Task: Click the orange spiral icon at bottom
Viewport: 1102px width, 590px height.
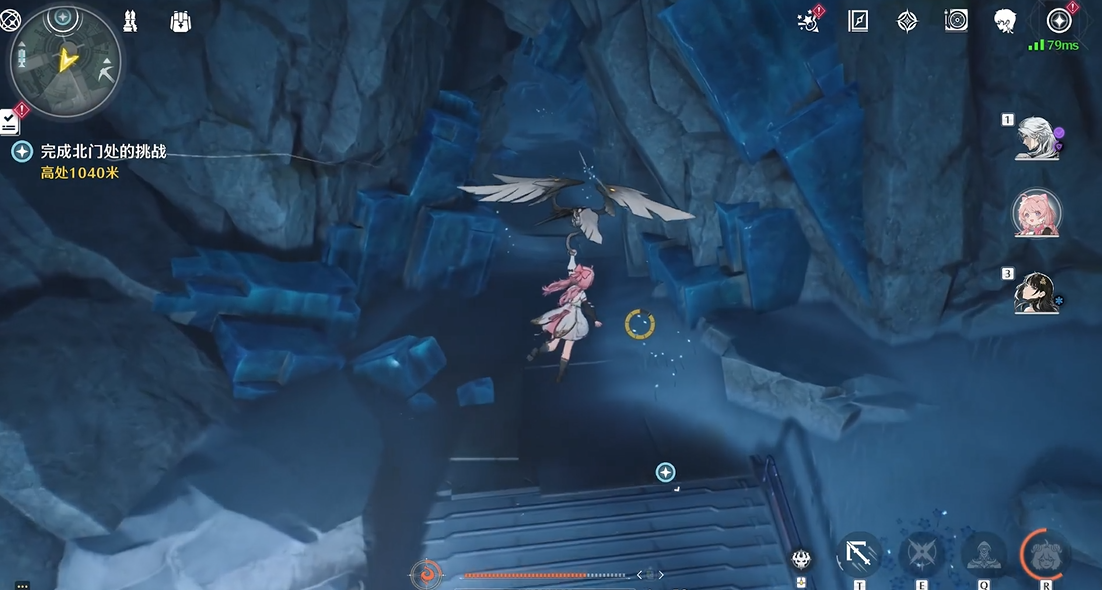Action: click(427, 574)
